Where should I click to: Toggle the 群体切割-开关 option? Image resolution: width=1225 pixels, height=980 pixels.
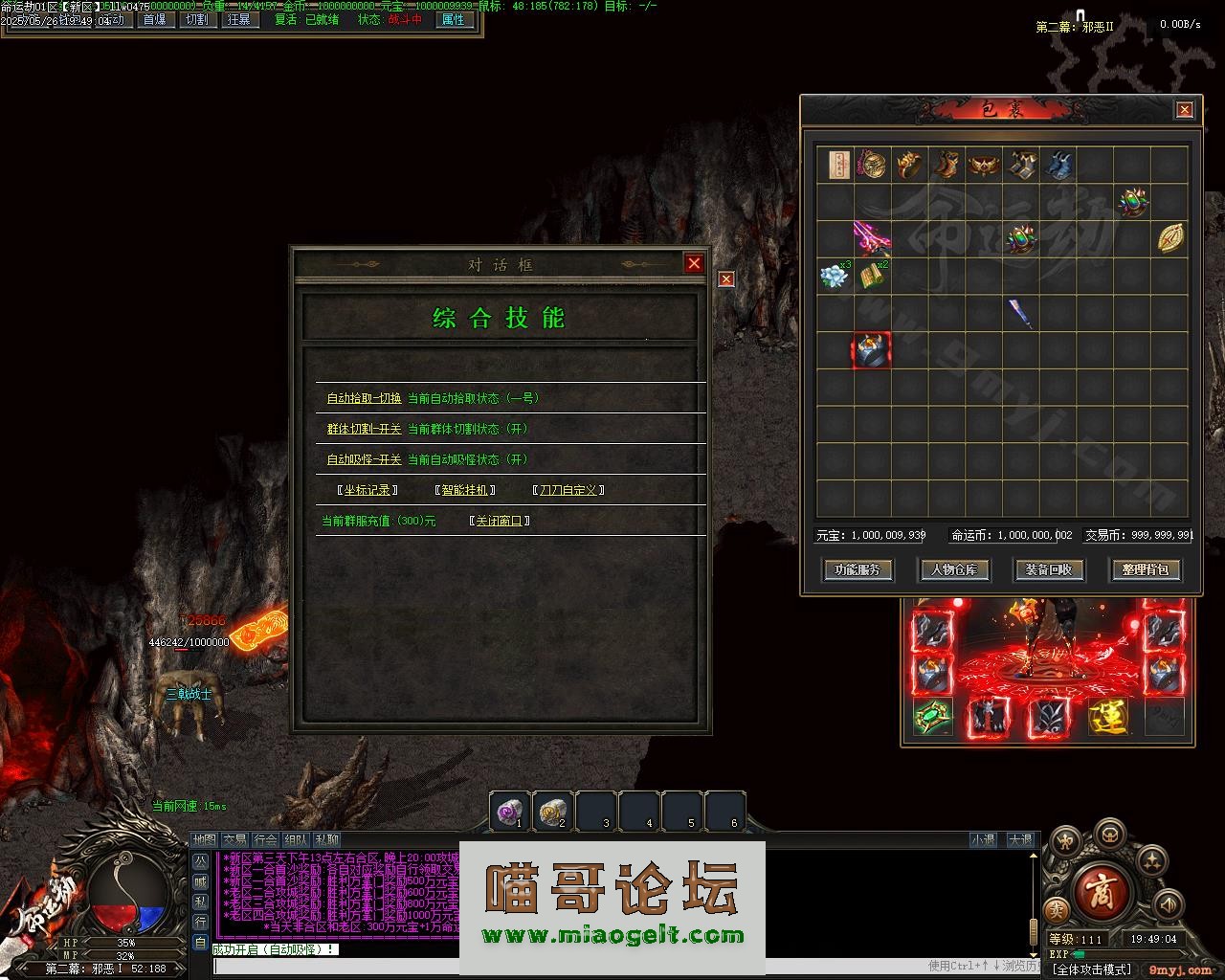[364, 429]
